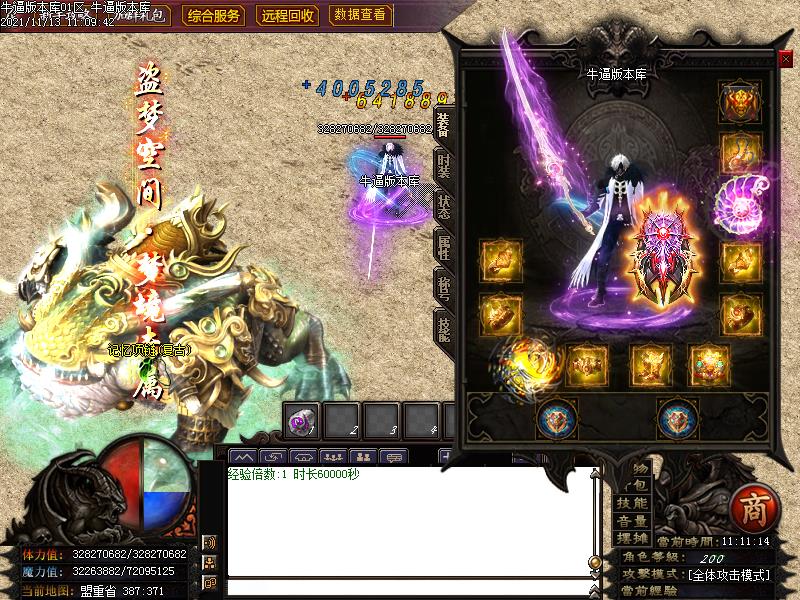Open the 技能 skills menu button
Screen dimensions: 800x600
632,503
